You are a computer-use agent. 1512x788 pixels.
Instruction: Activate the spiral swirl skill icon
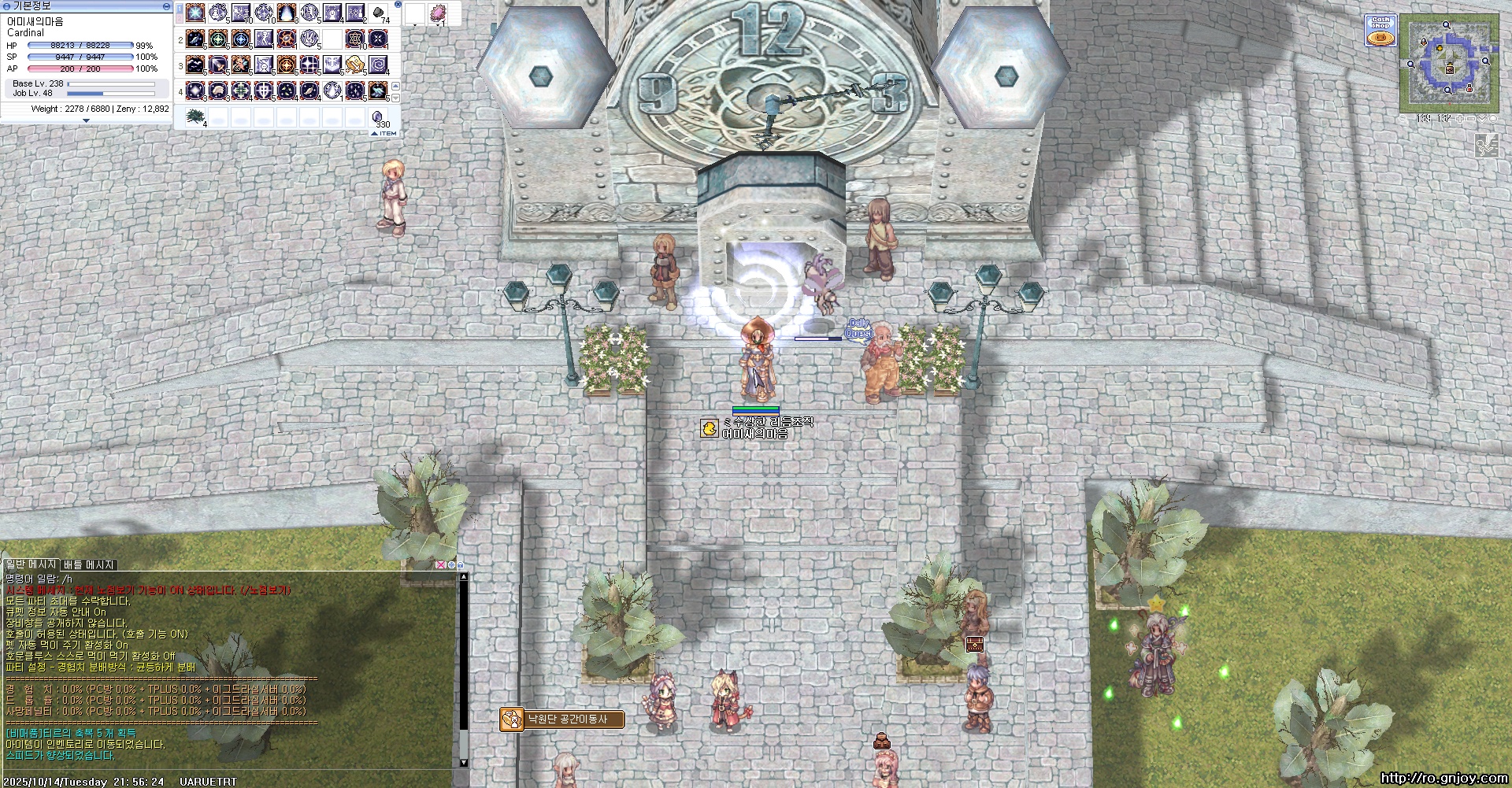(x=378, y=64)
